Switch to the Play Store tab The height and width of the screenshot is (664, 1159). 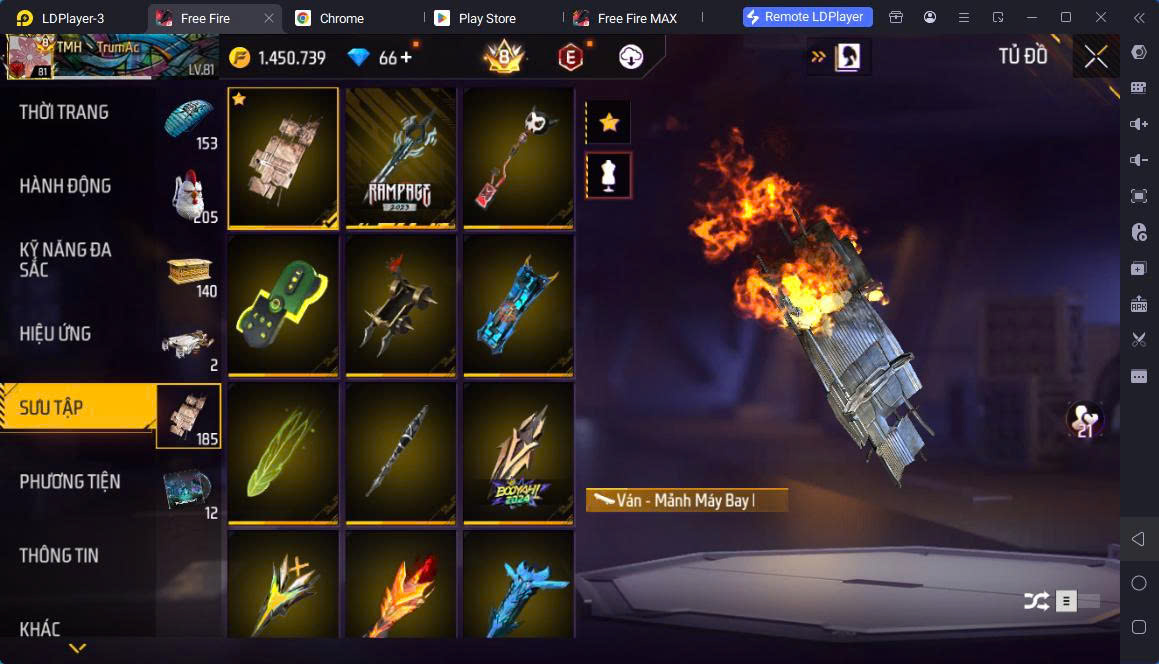pos(485,18)
